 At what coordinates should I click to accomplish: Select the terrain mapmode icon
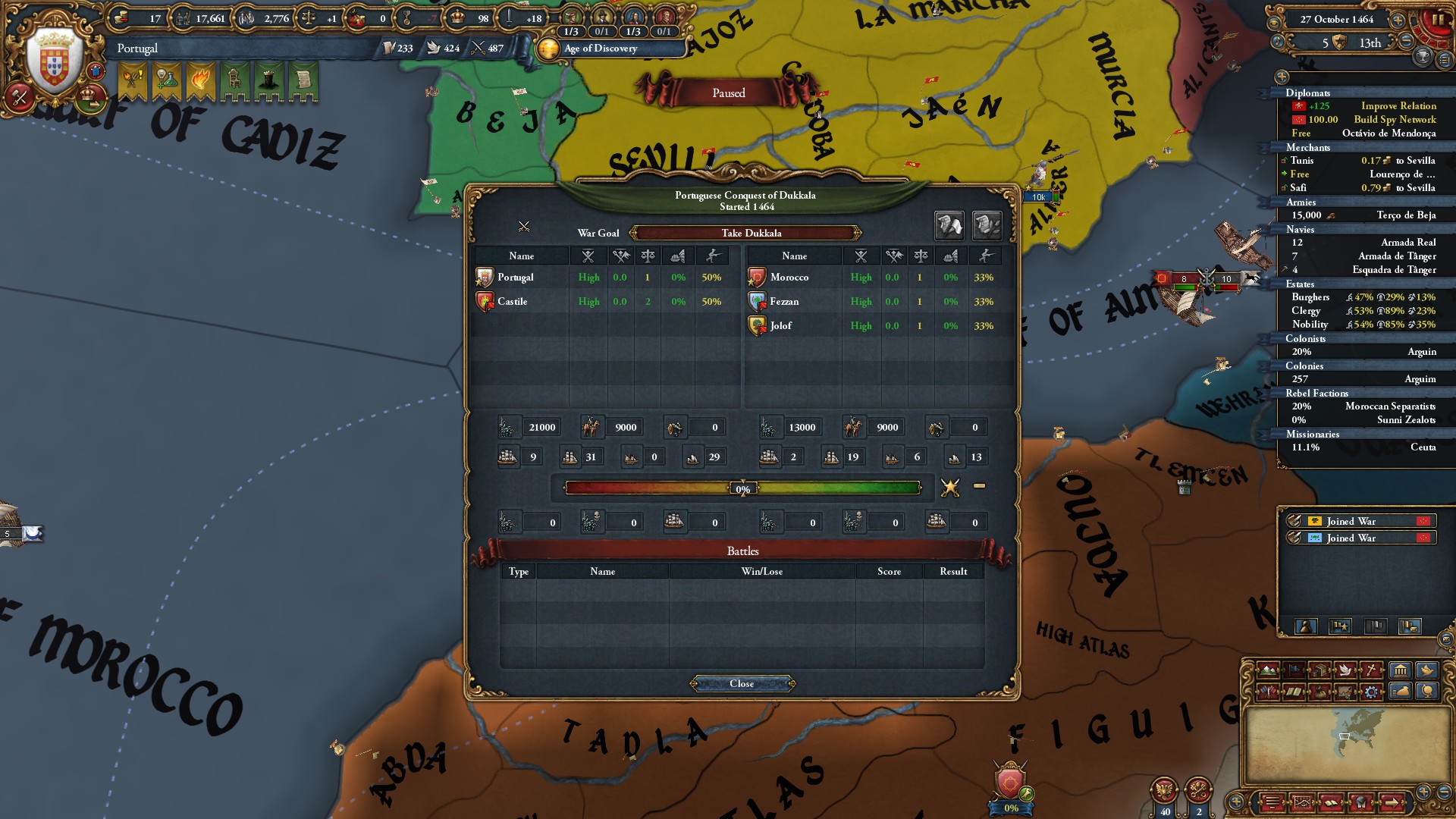[x=1267, y=670]
